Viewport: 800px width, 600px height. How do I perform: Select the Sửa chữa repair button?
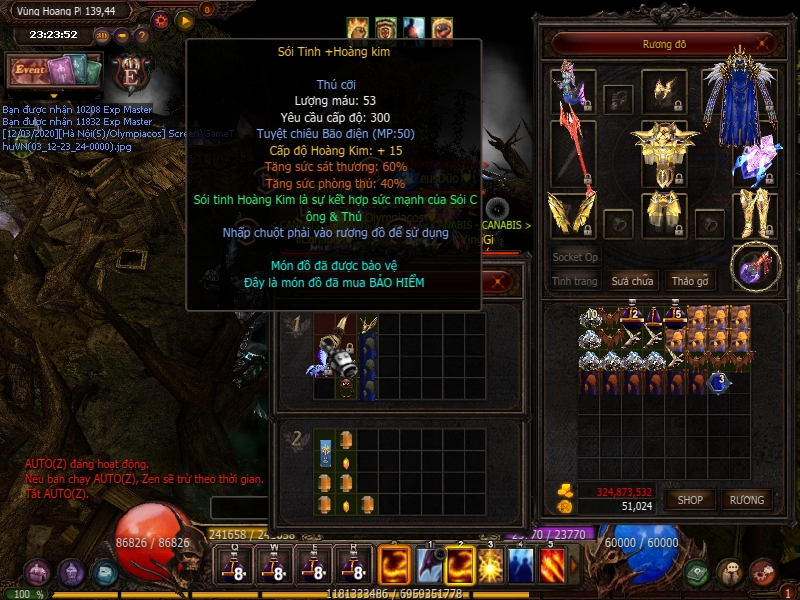point(632,281)
